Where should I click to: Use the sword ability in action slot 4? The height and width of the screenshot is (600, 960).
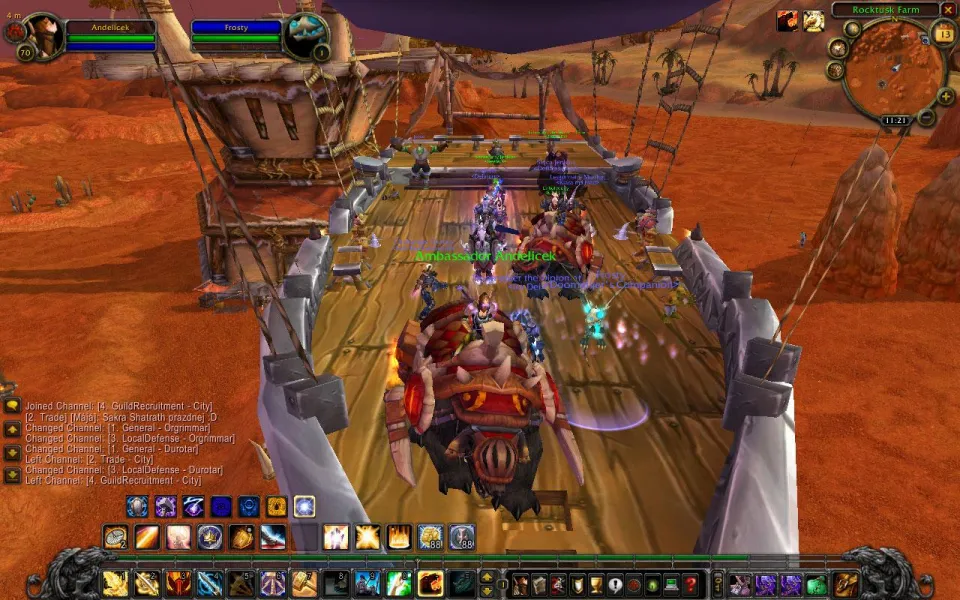[x=210, y=583]
